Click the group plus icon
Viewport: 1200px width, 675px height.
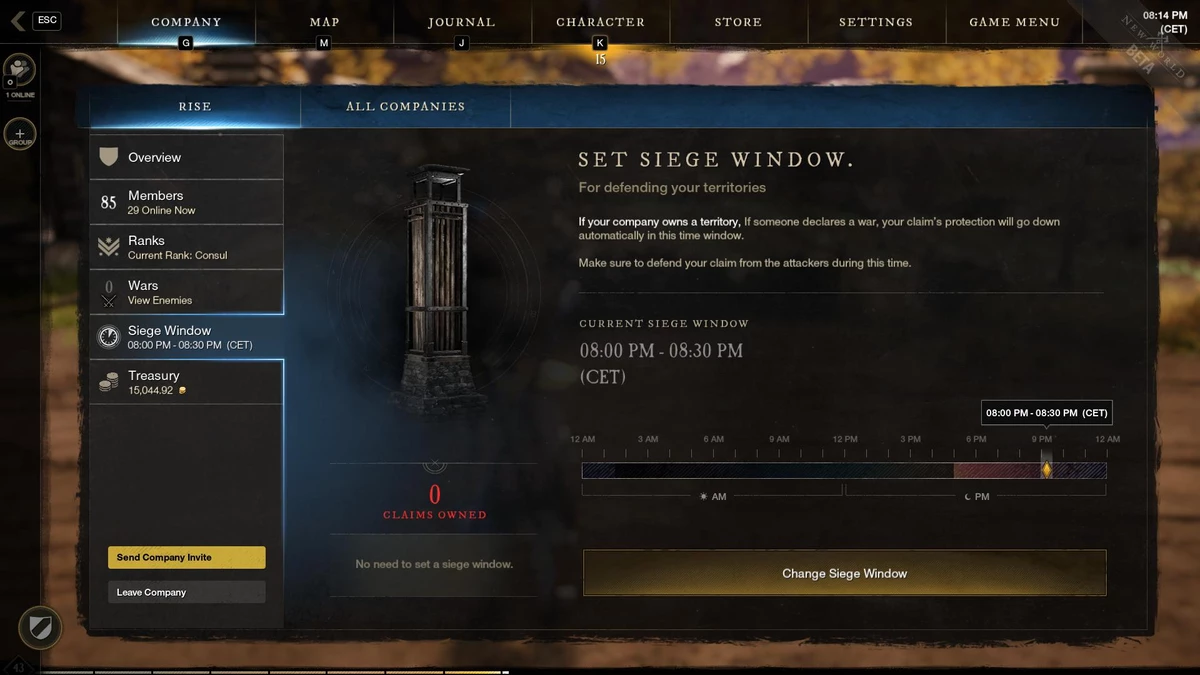click(x=19, y=134)
